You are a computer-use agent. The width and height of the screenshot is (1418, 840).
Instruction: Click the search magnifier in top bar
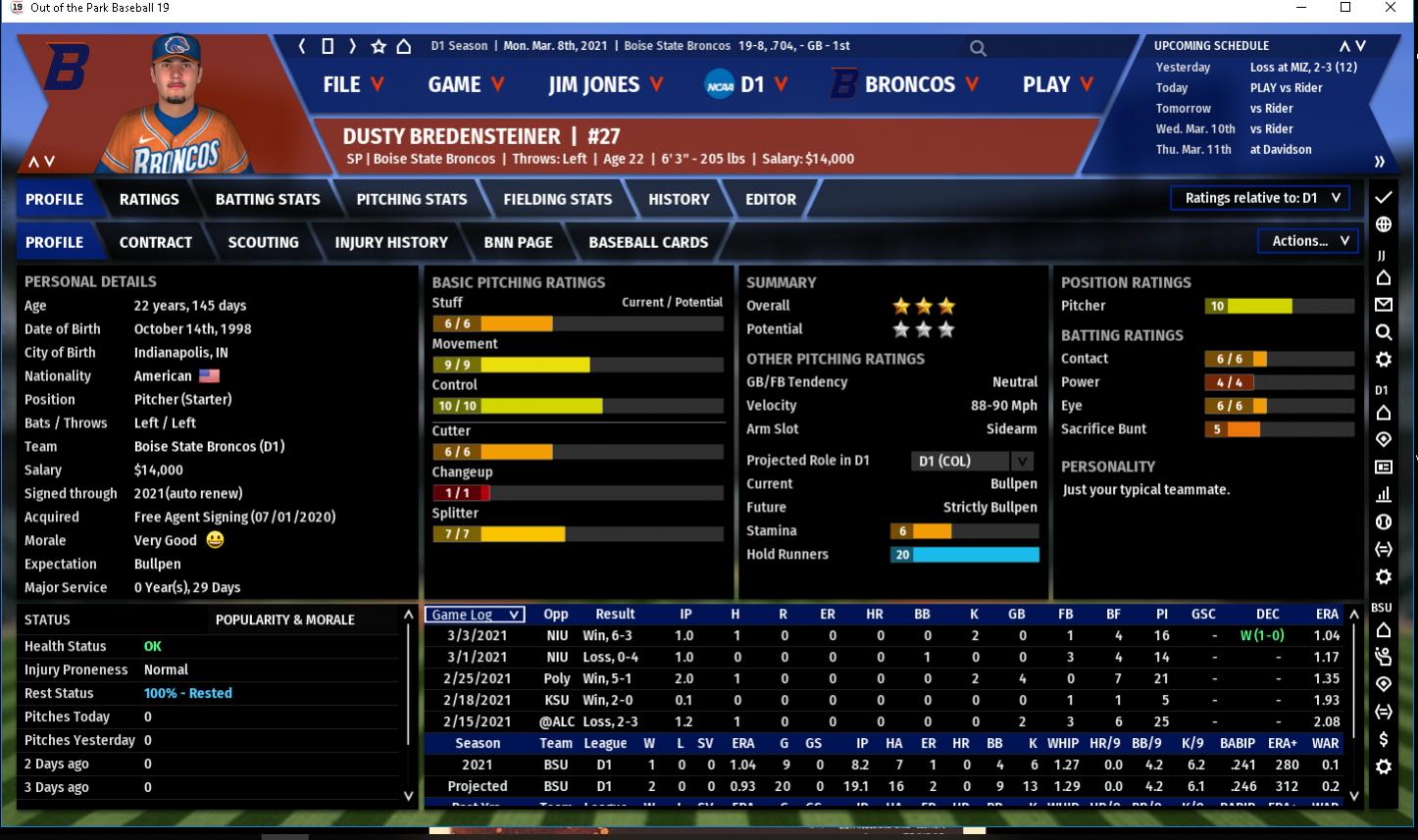(x=978, y=47)
